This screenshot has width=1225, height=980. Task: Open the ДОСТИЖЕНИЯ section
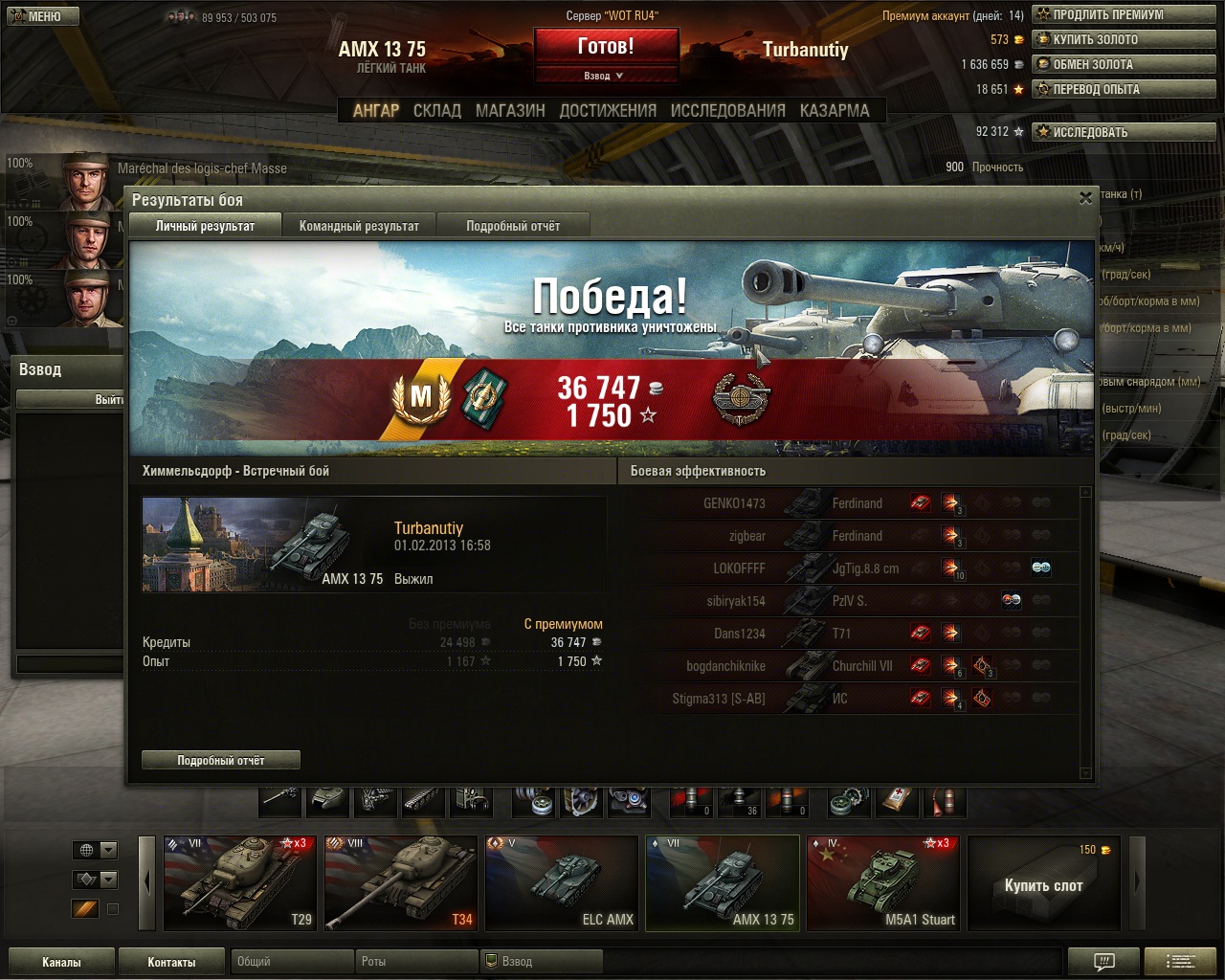tap(608, 111)
